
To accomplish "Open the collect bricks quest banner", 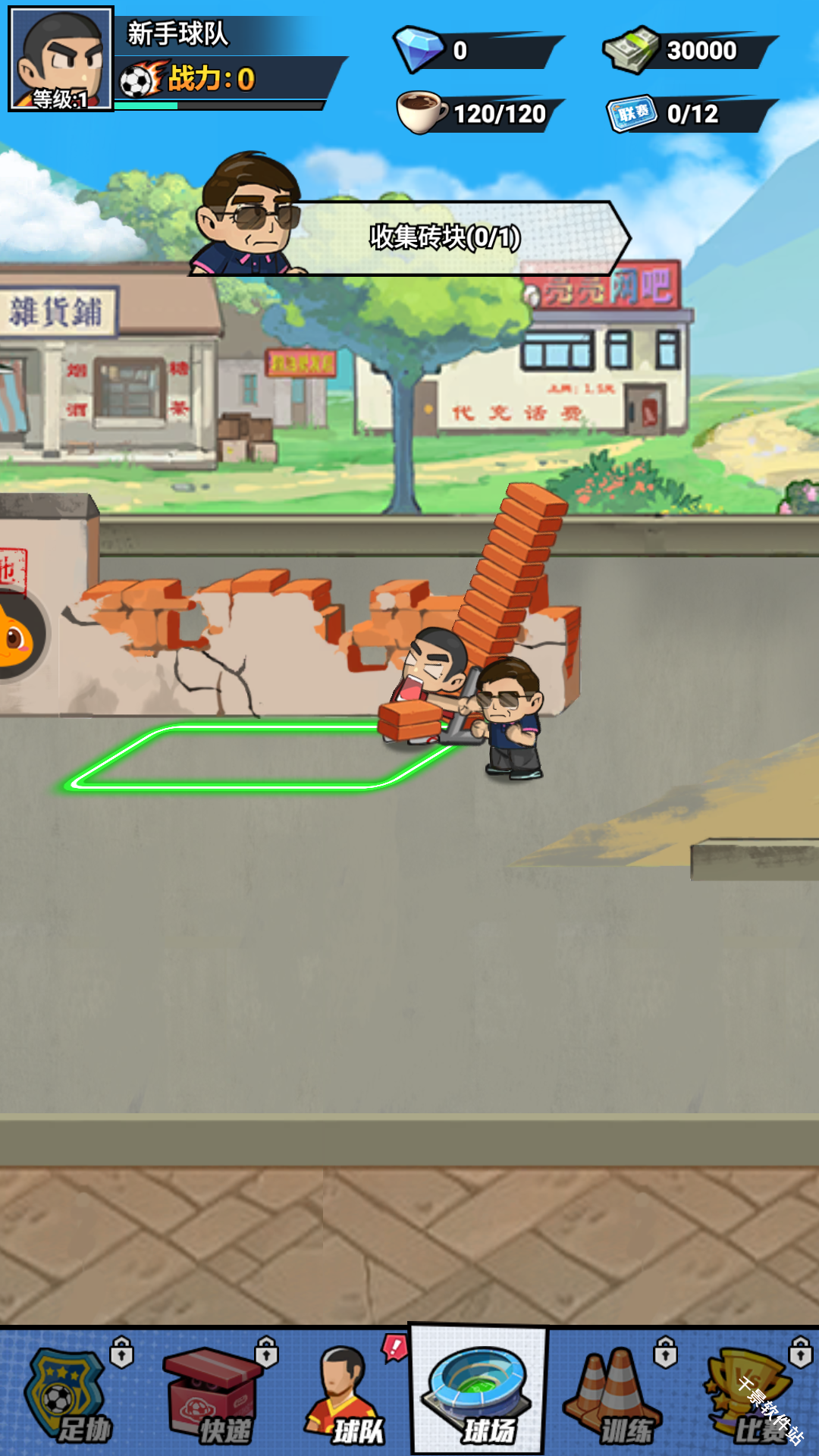I will coord(444,237).
